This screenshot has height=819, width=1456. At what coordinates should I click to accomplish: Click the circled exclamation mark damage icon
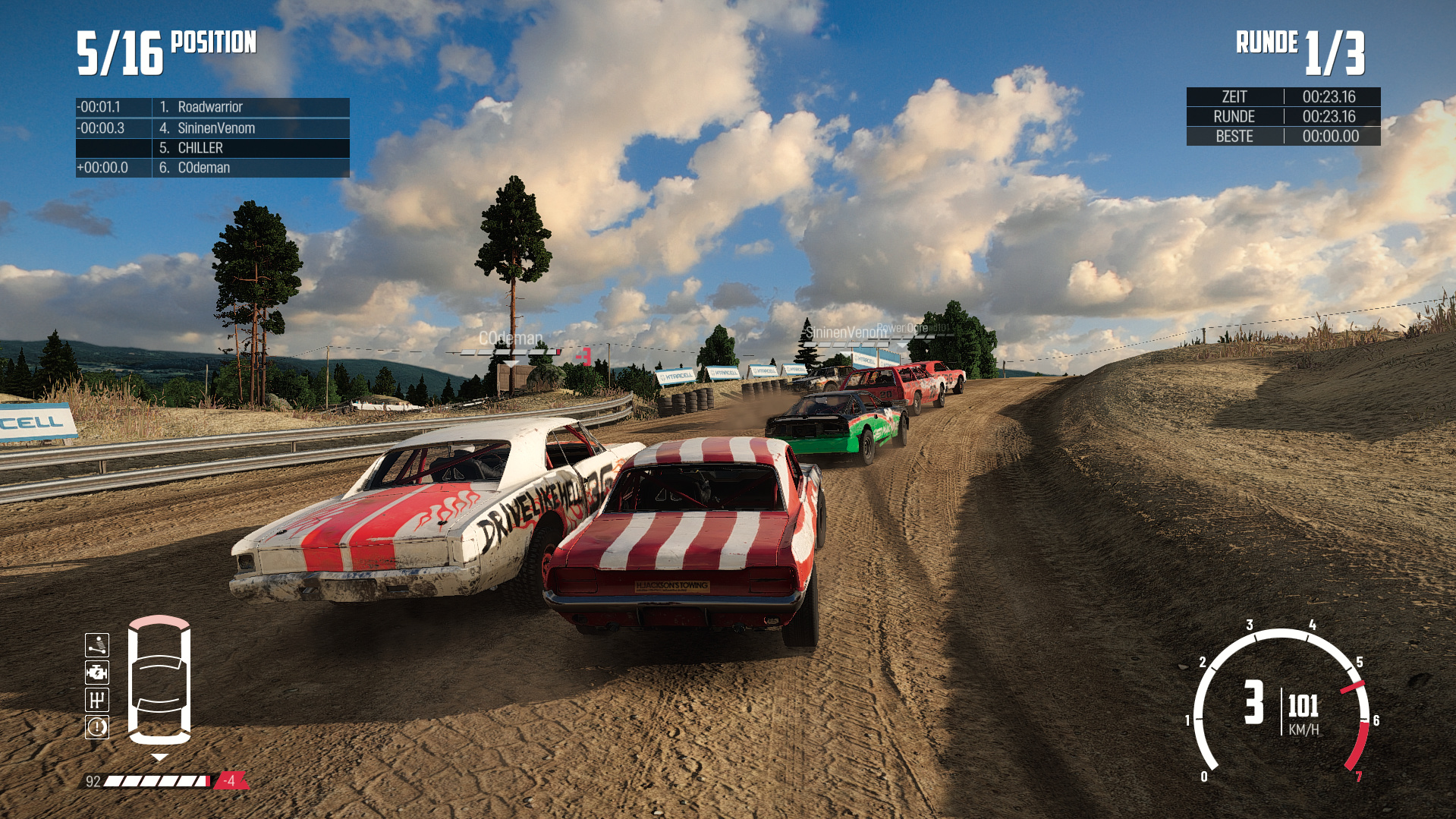[97, 727]
